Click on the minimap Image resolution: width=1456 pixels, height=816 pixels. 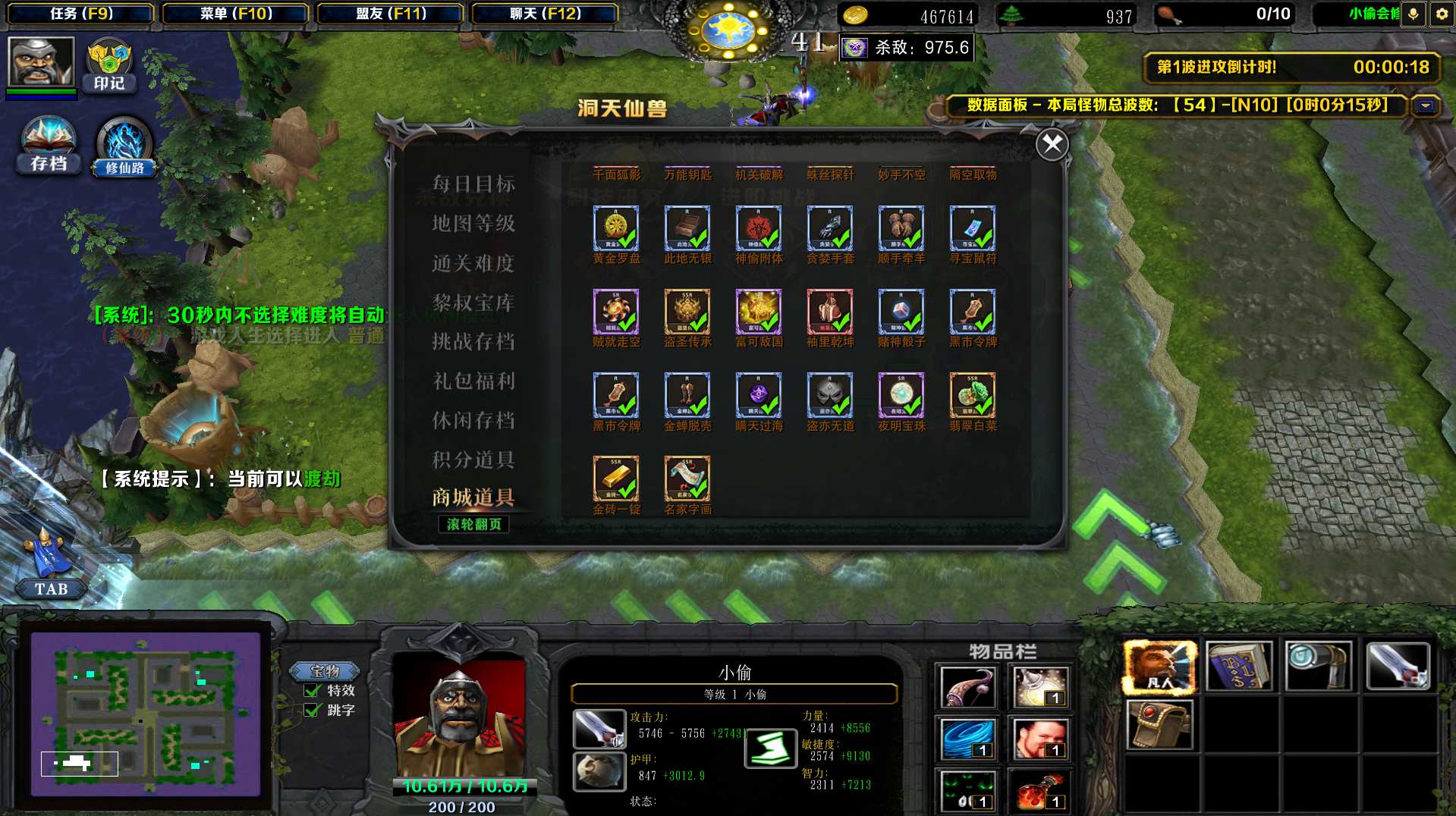point(145,714)
